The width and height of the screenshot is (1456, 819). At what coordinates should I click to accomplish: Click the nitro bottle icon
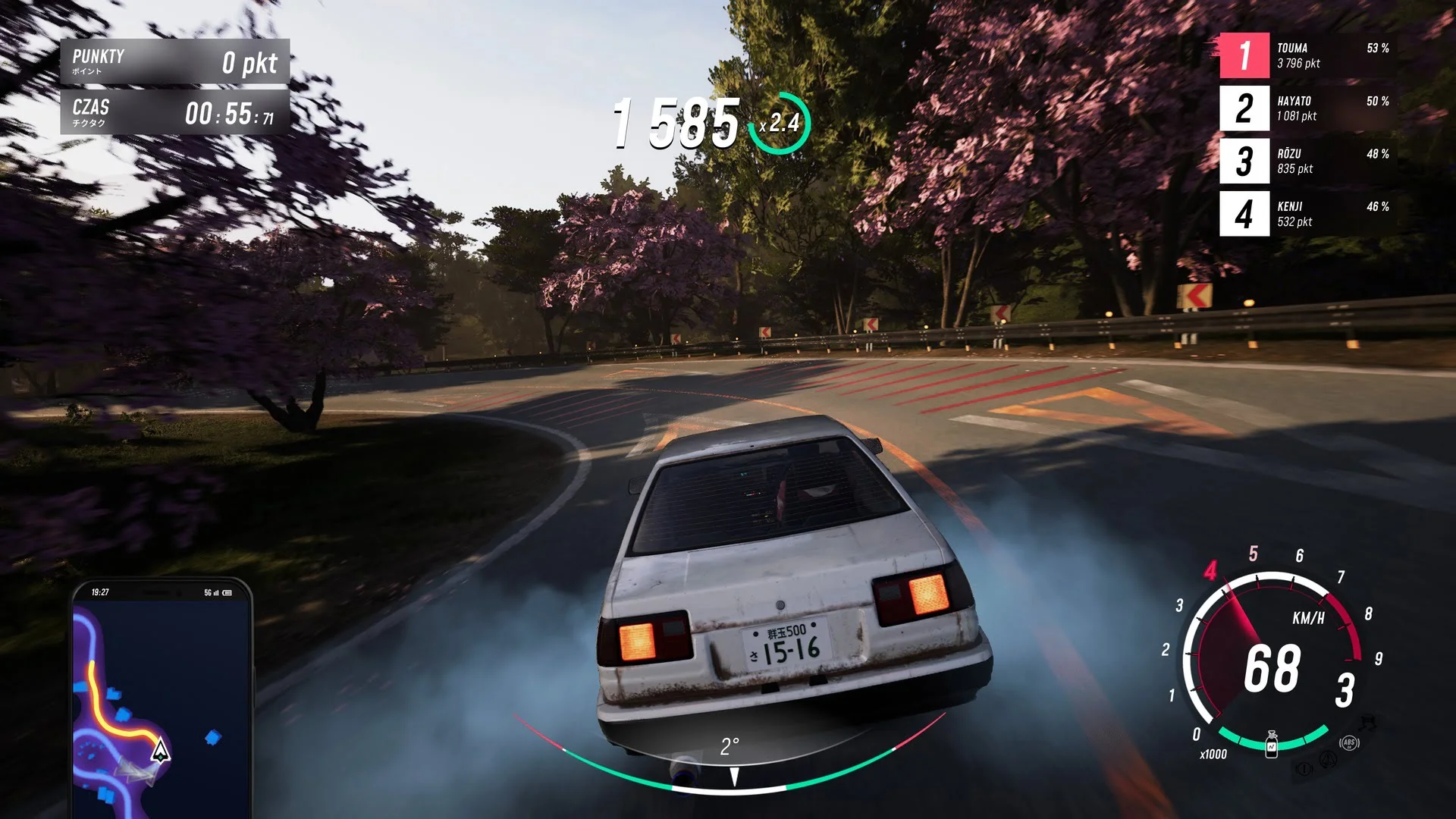click(1272, 745)
